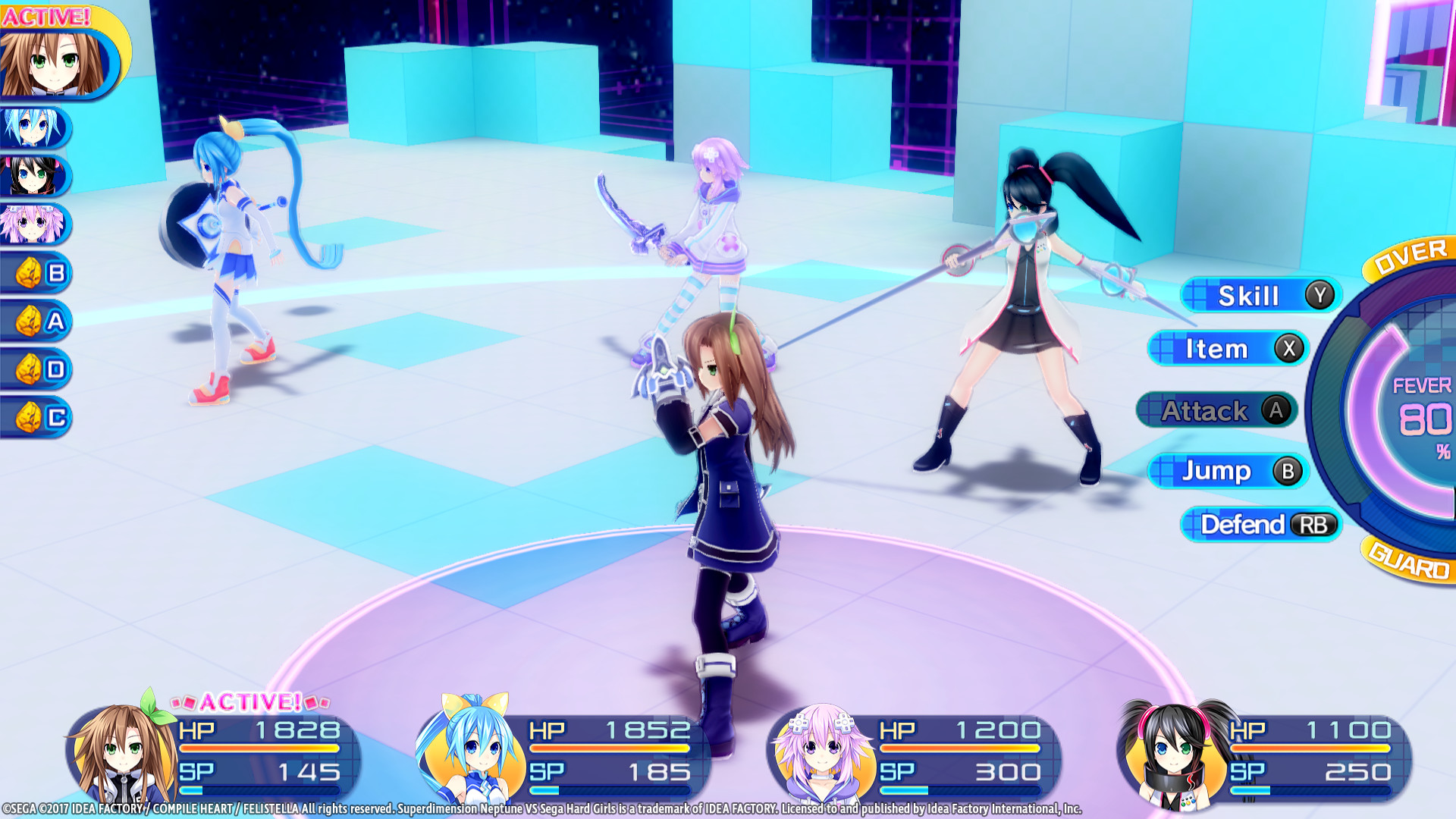
Task: Activate Defend with RB
Action: point(1259,526)
